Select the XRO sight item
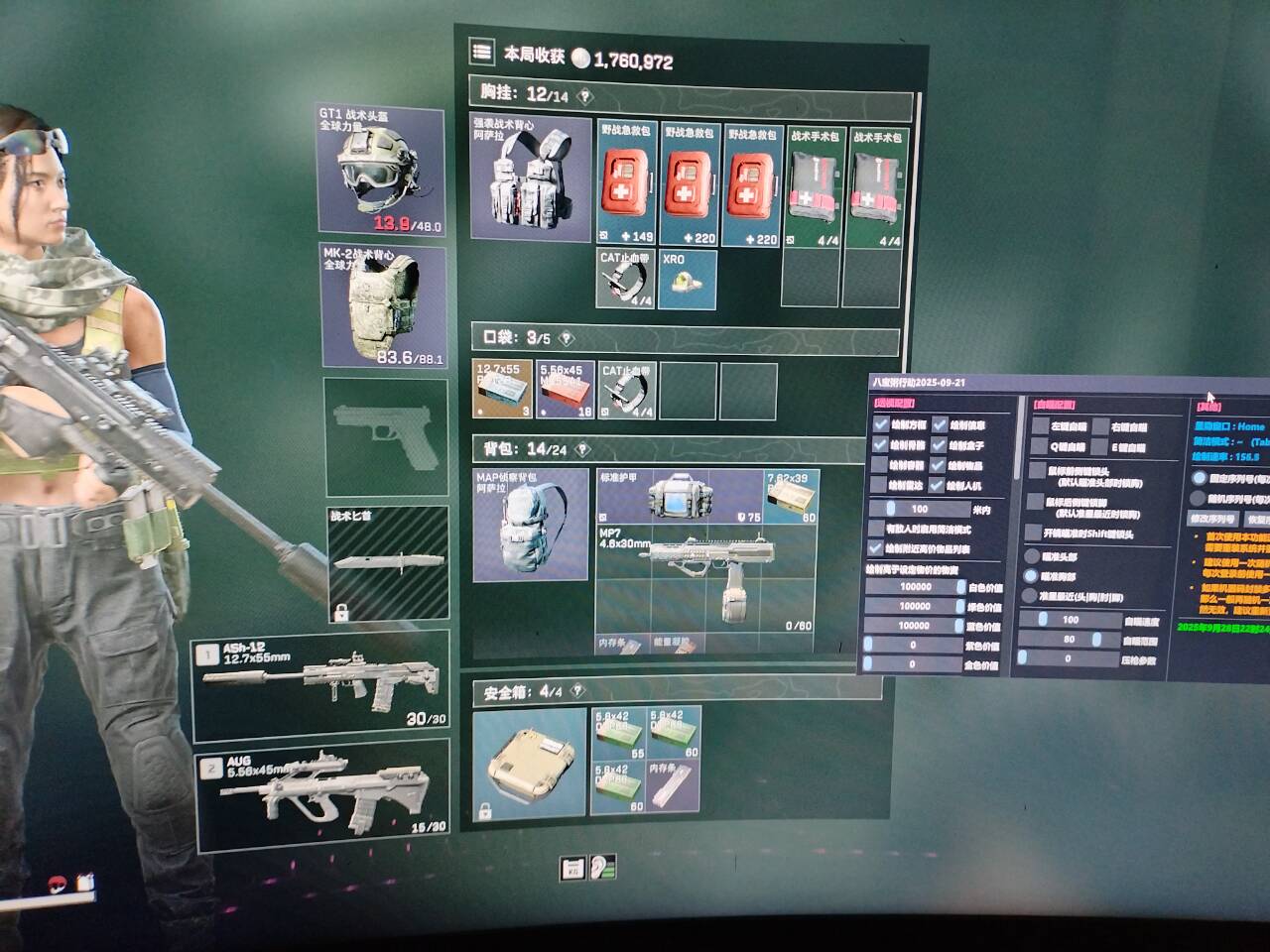 (x=687, y=279)
